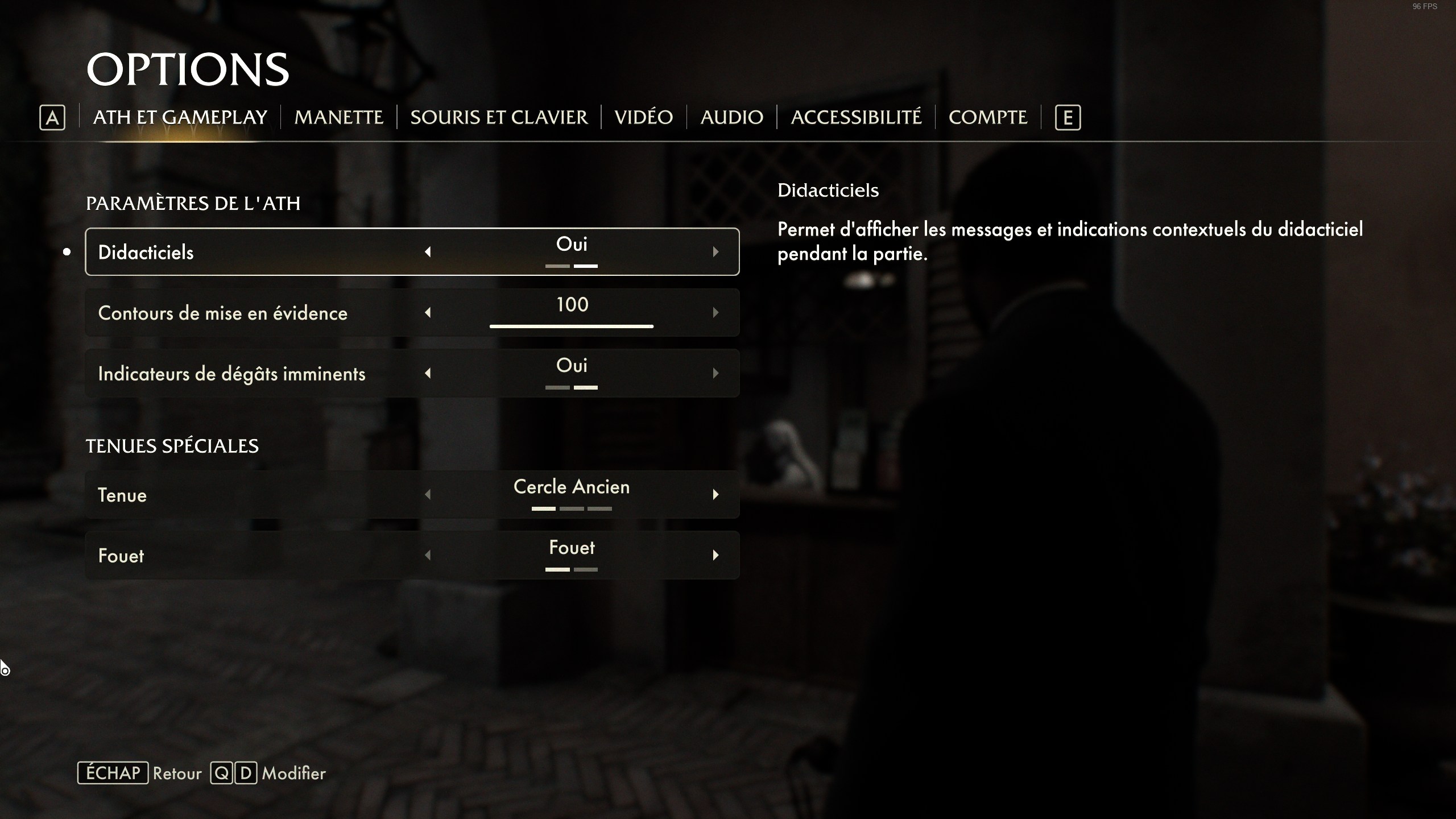Go to the Audio tab
1456x819 pixels.
(731, 117)
